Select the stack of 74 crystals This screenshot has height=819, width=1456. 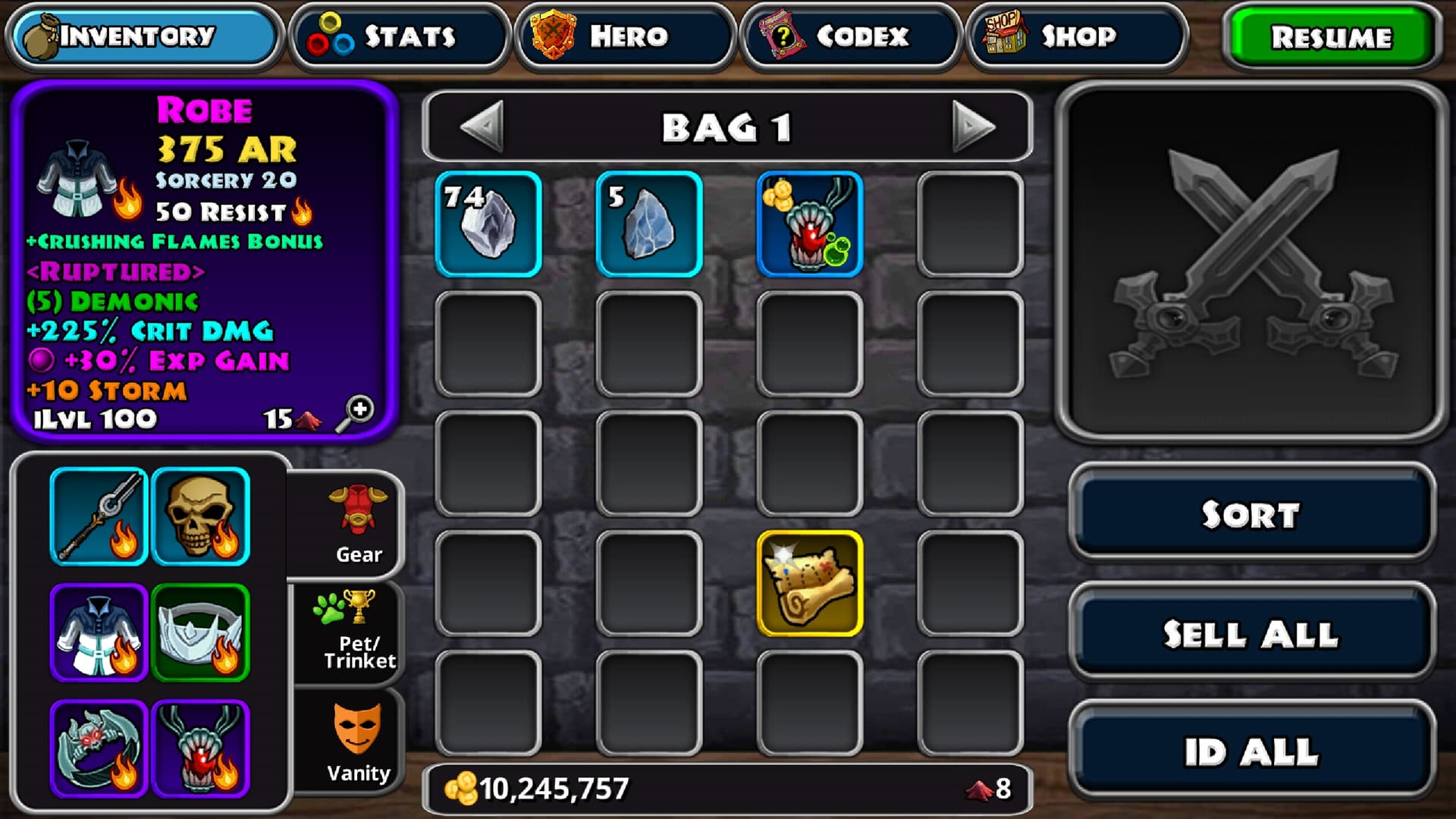488,224
